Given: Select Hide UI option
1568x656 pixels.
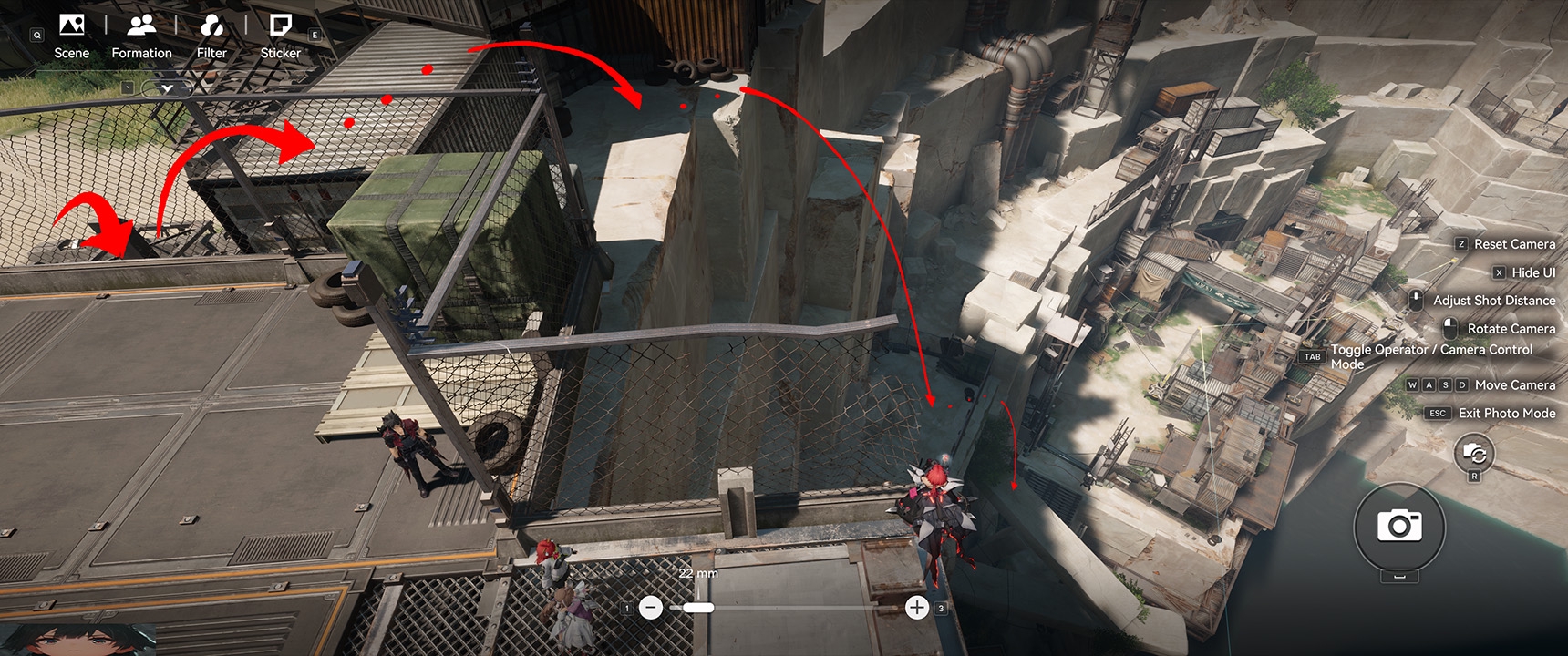Looking at the screenshot, I should (1532, 272).
